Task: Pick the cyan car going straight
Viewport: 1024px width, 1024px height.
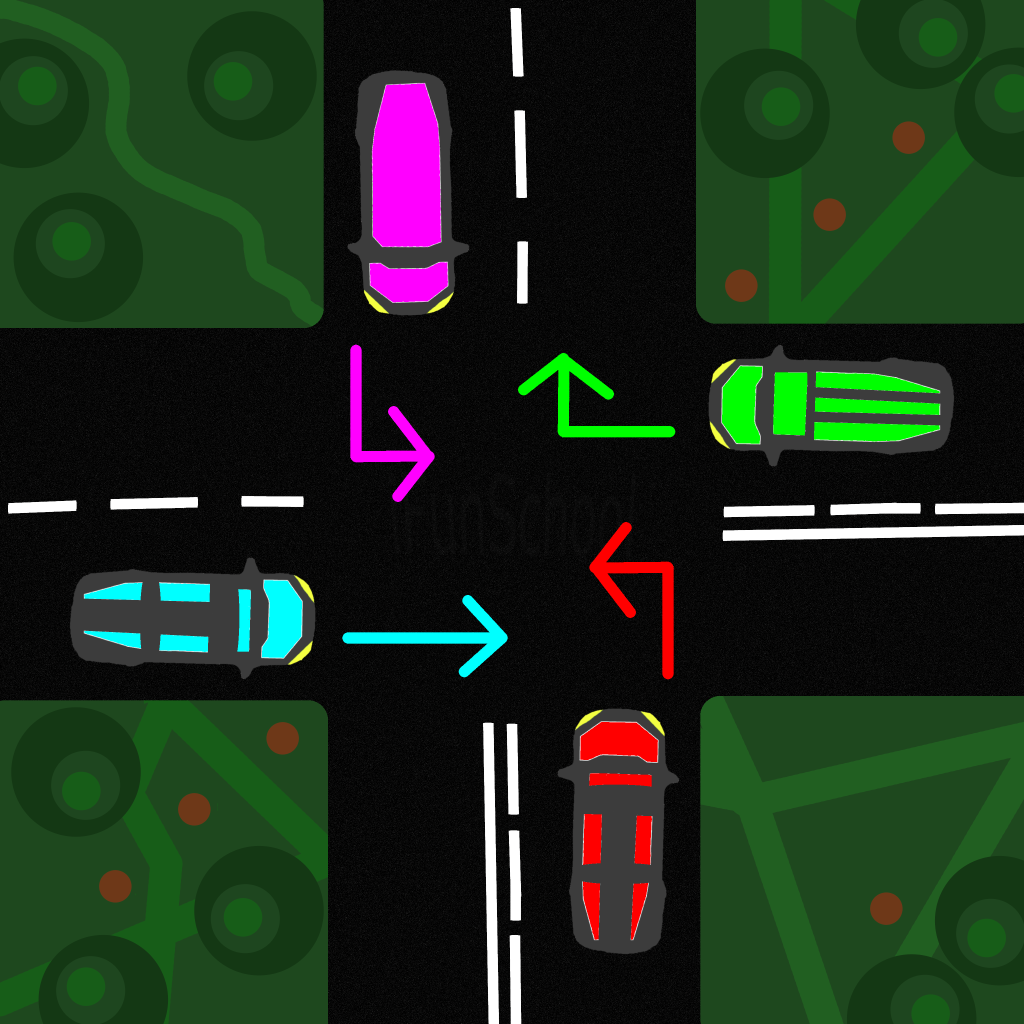Action: point(192,620)
